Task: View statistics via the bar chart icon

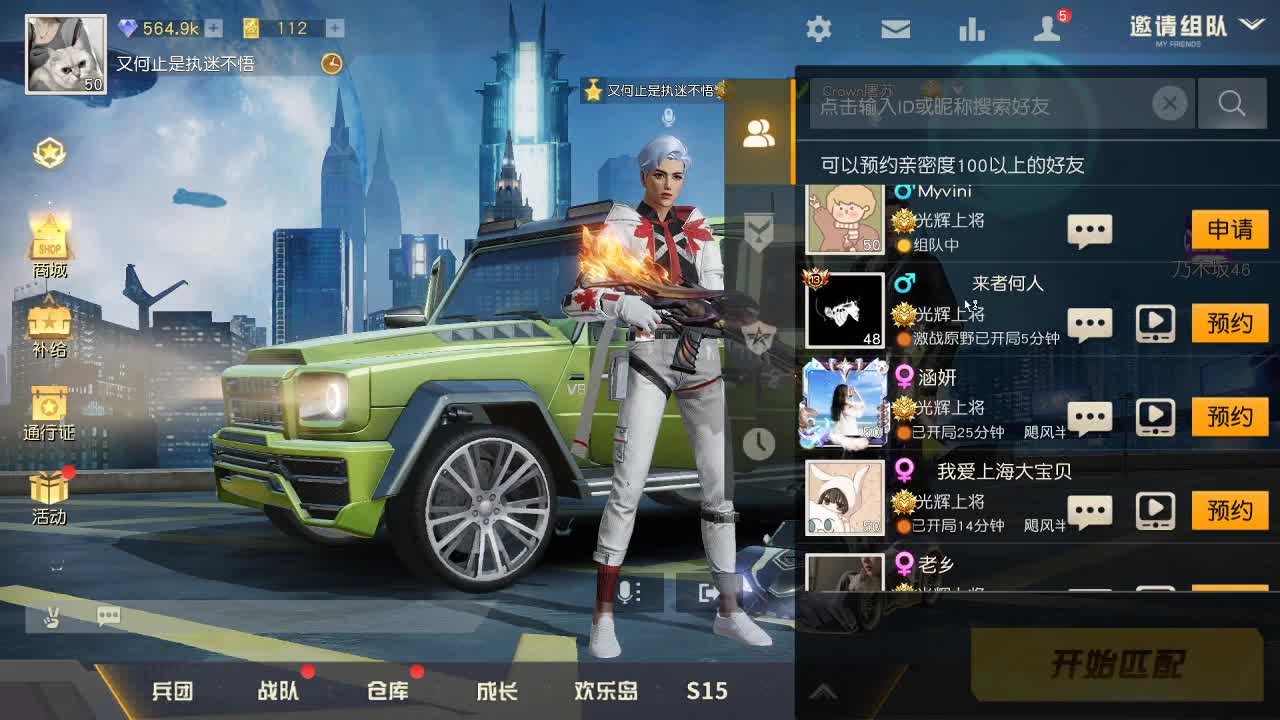Action: point(972,30)
